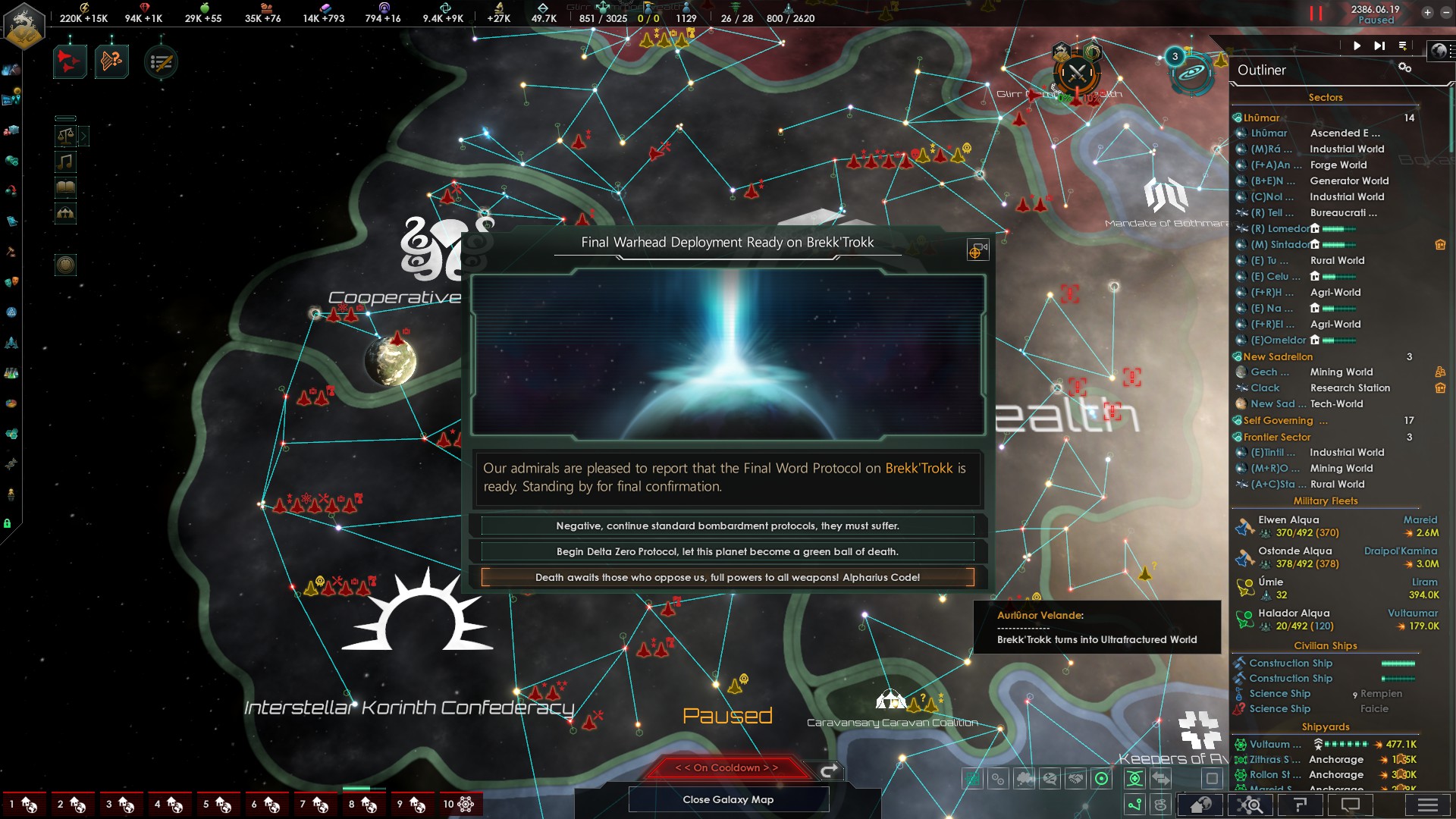Collapse the Military Fleets section

pyautogui.click(x=1326, y=500)
